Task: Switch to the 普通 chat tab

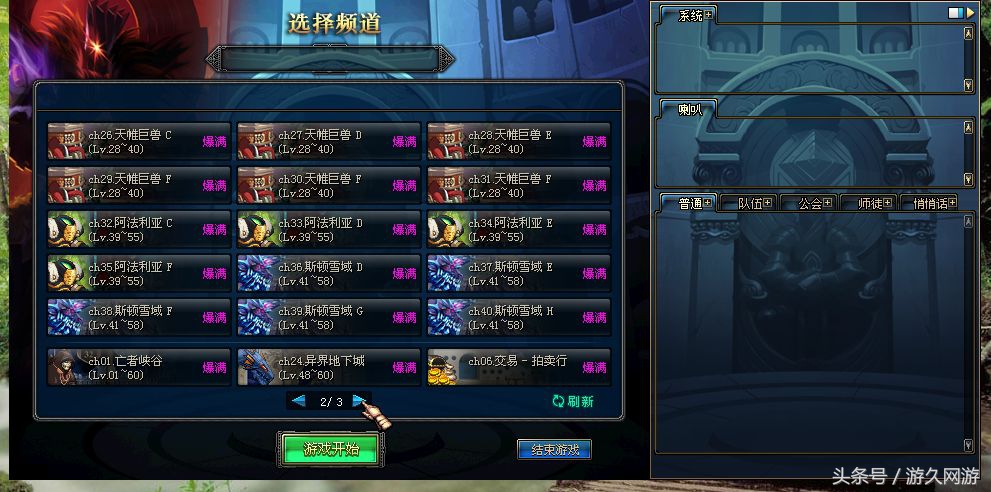Action: [690, 203]
